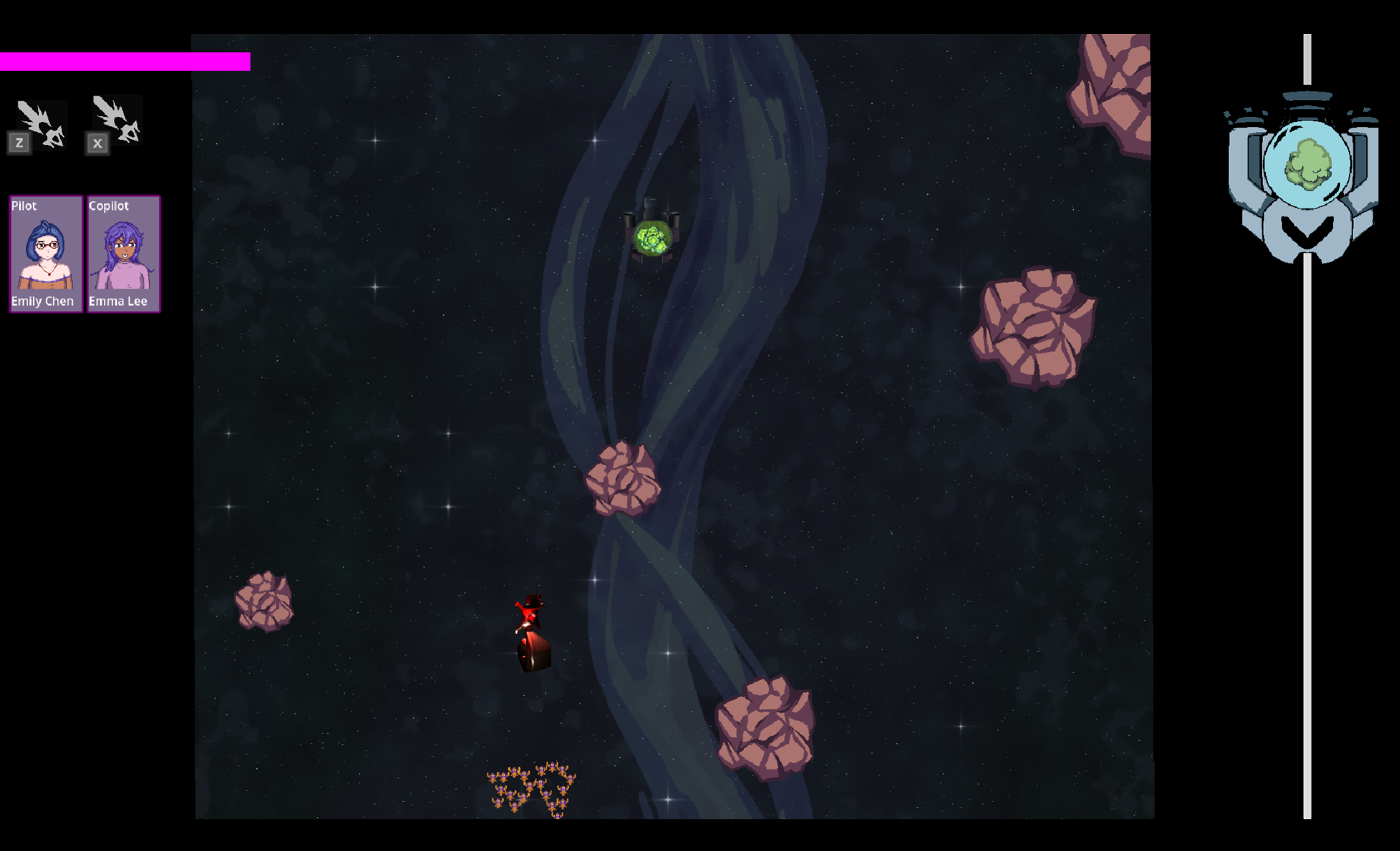
Task: Select copilot Emma Lee portrait card
Action: [123, 254]
